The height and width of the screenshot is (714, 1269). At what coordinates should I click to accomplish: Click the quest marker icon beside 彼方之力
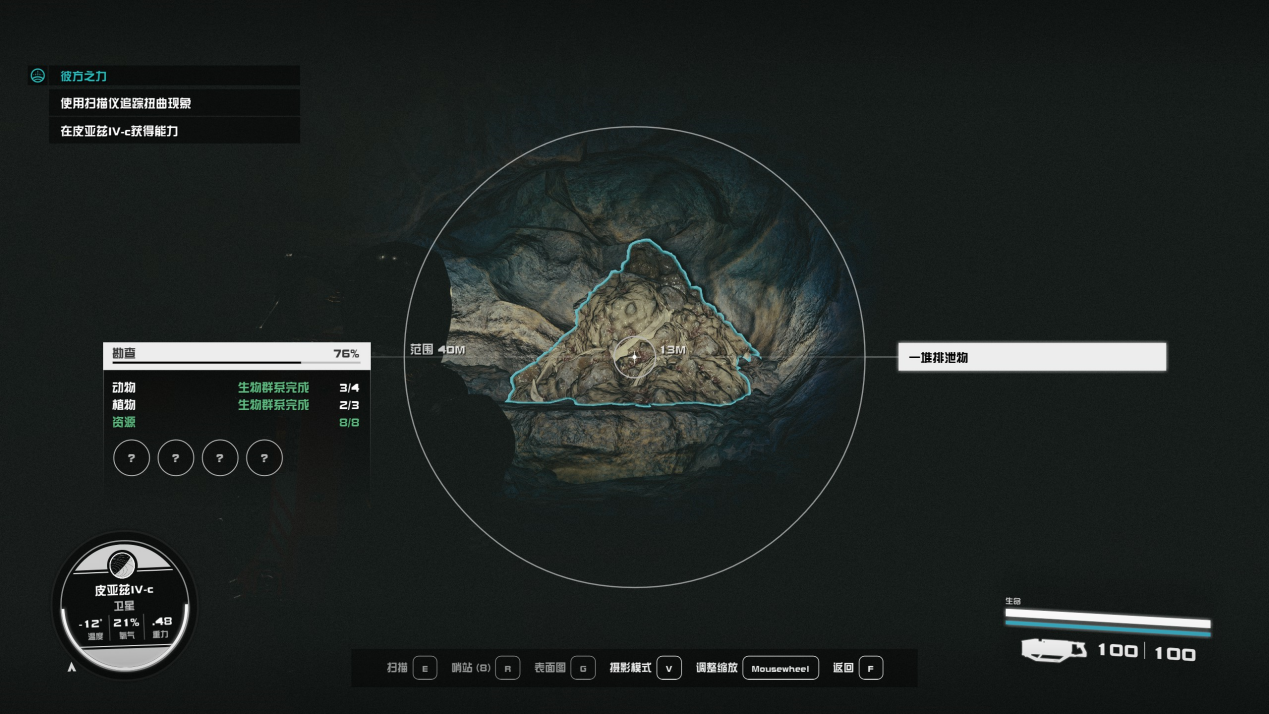pos(38,76)
